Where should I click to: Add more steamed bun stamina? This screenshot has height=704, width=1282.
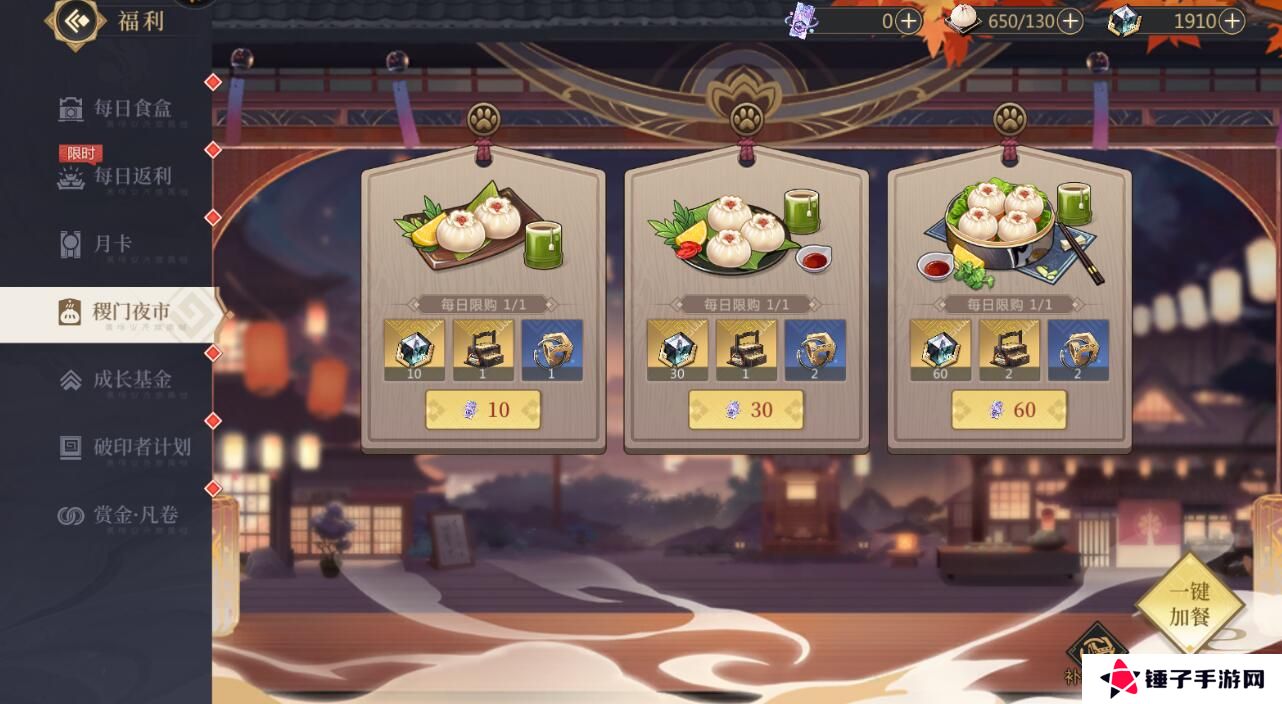pyautogui.click(x=1070, y=21)
